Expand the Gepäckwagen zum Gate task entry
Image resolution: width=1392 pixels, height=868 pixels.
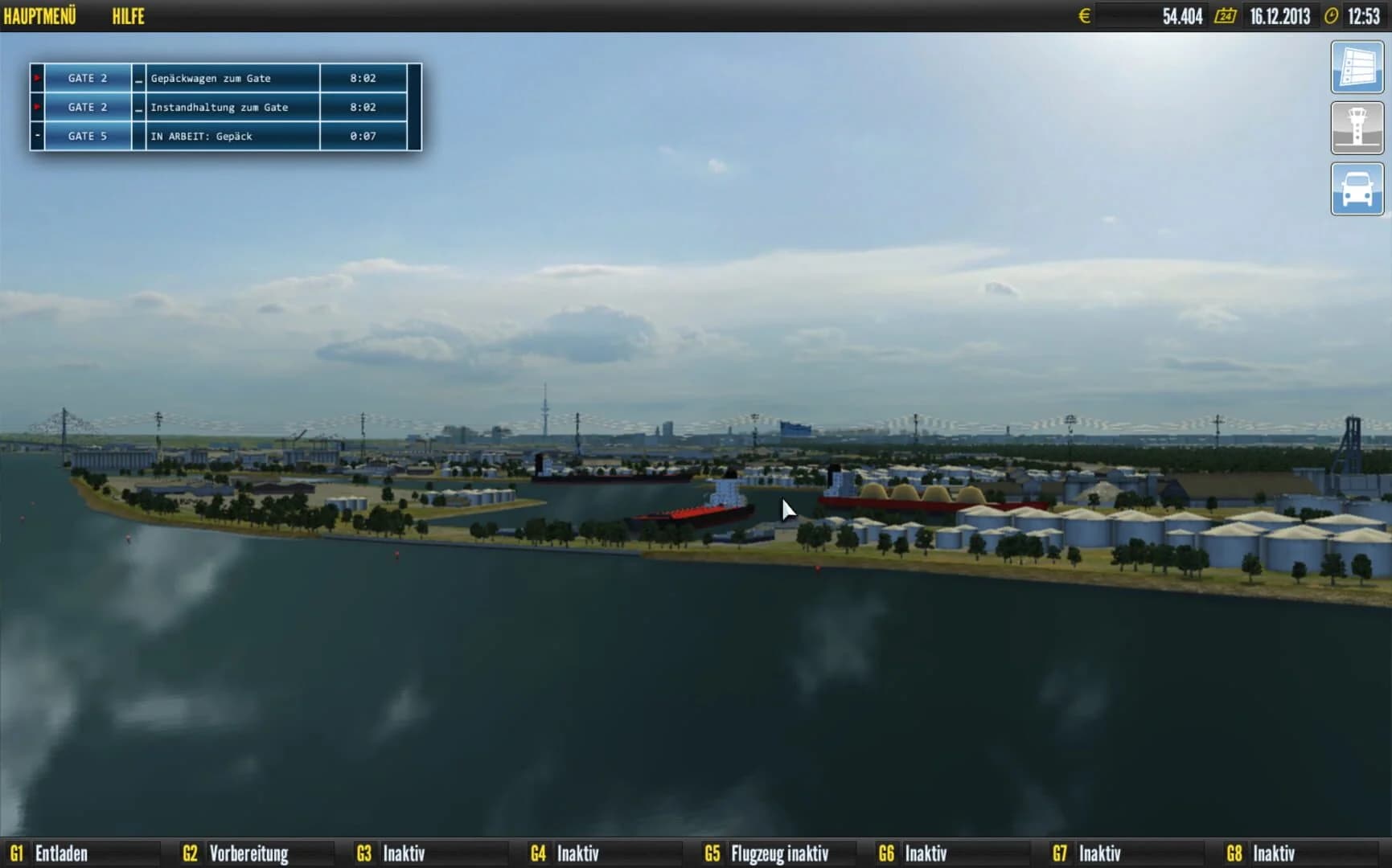tap(139, 80)
